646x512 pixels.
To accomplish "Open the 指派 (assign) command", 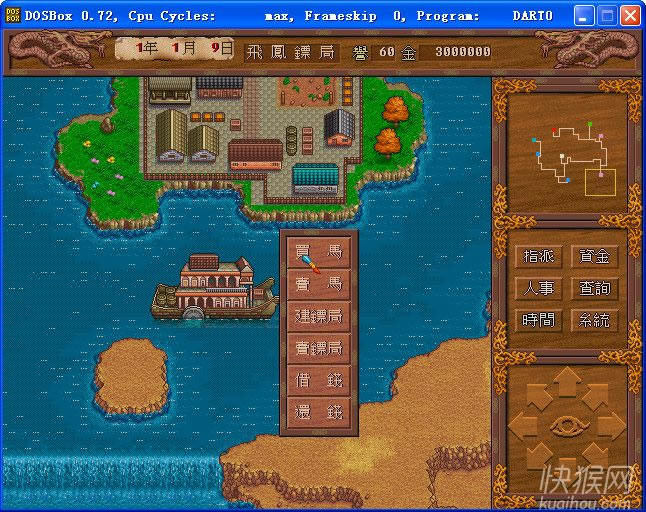I will 538,256.
